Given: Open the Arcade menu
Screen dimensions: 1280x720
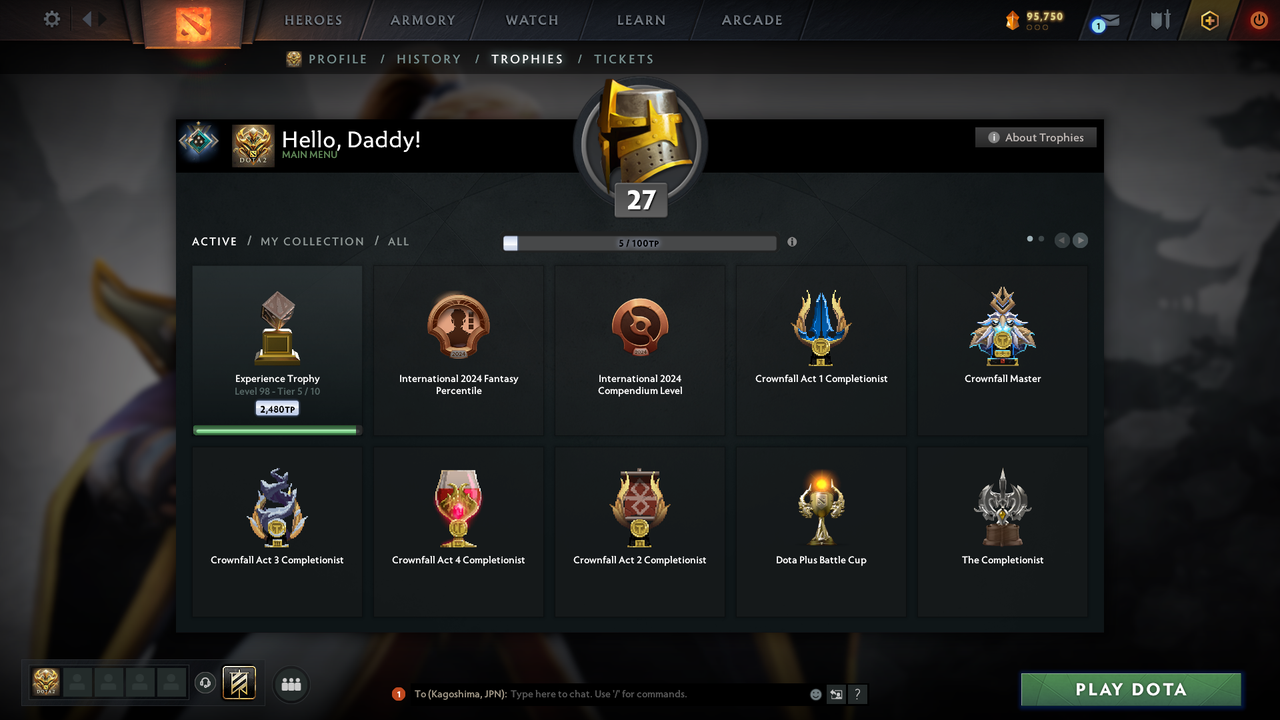Looking at the screenshot, I should [752, 20].
